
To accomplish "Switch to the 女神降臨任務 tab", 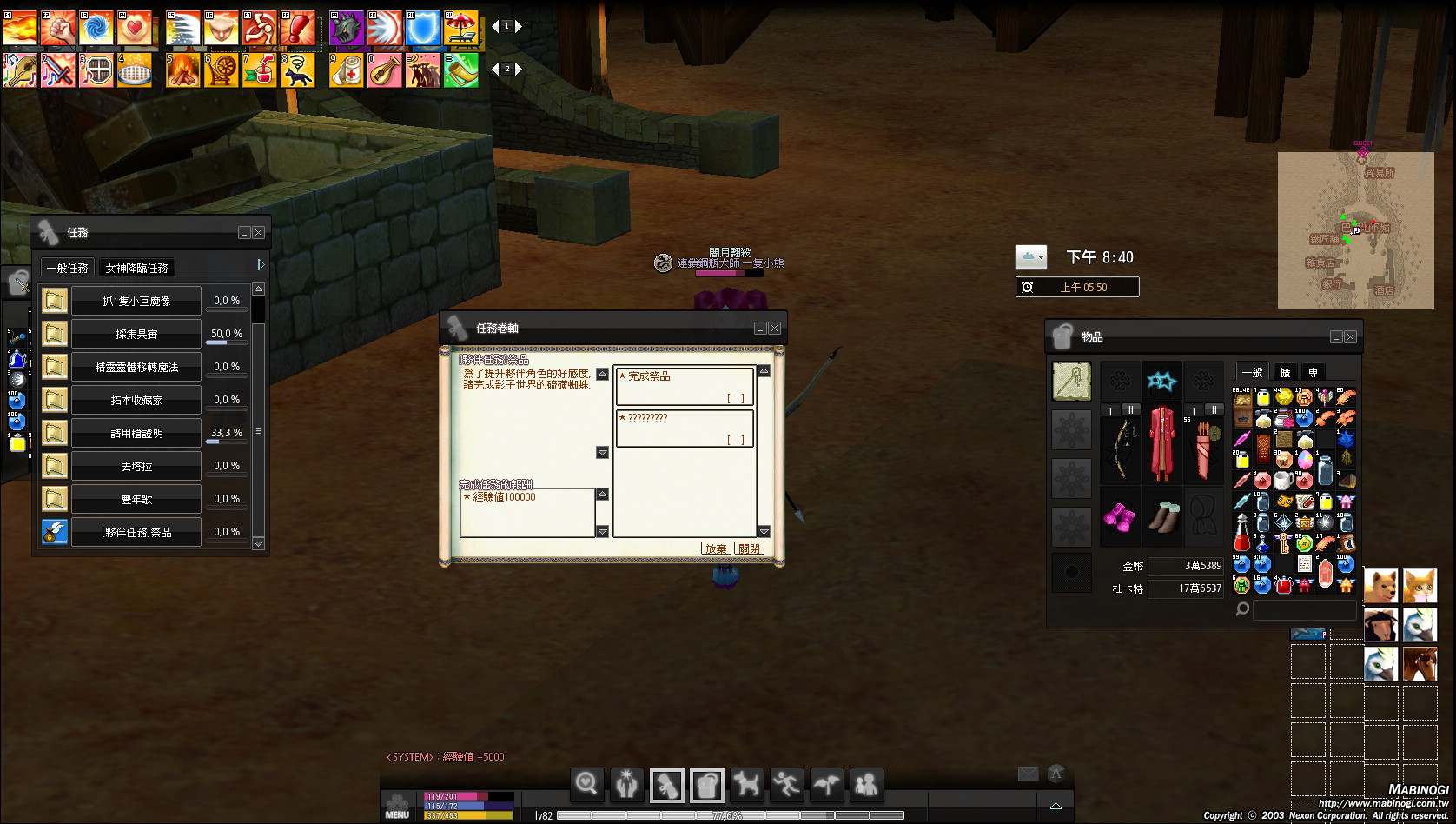I will click(136, 268).
